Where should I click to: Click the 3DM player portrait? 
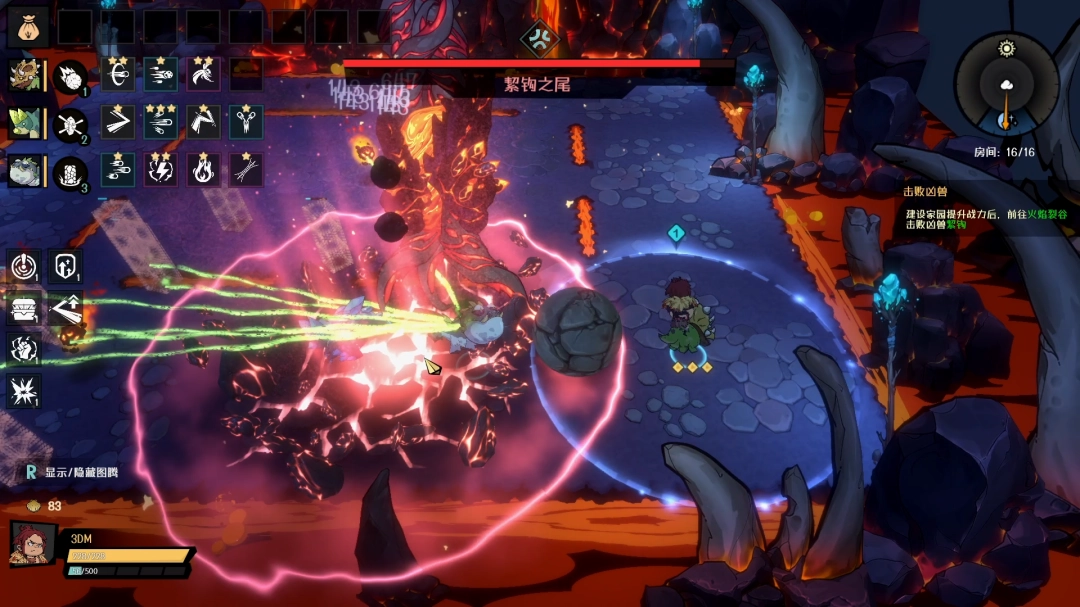(x=32, y=544)
